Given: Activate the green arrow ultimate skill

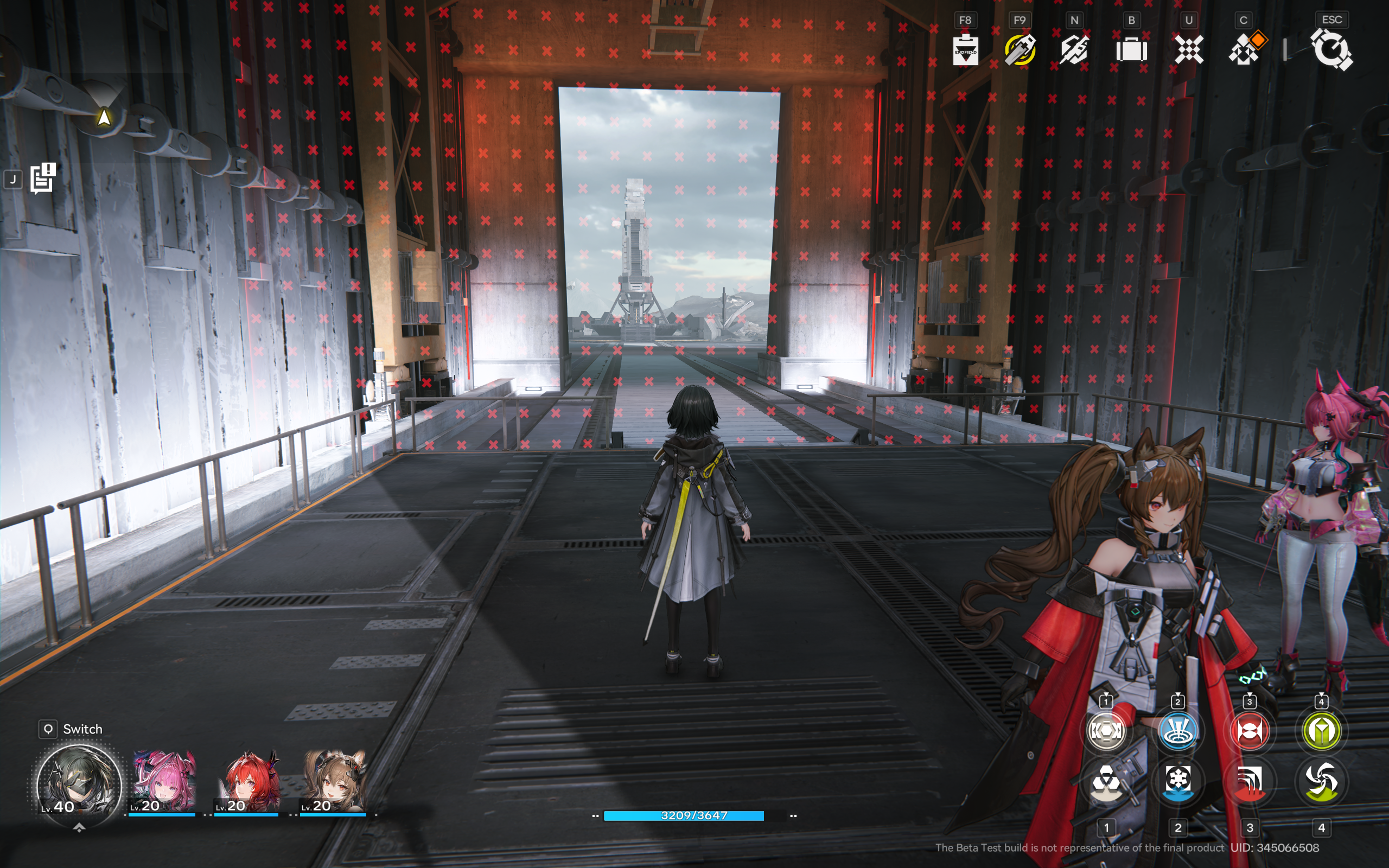Looking at the screenshot, I should (x=1321, y=731).
